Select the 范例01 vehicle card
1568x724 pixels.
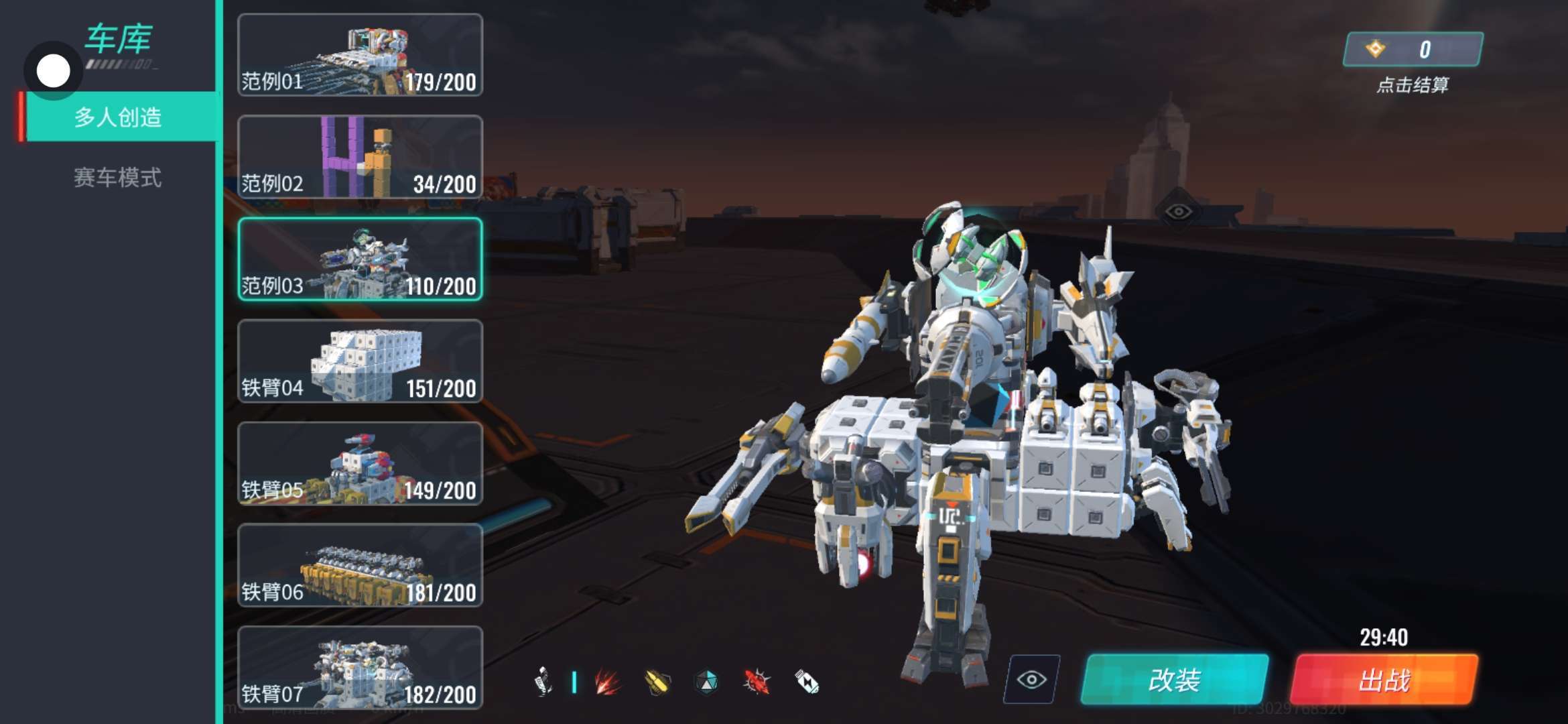tap(360, 56)
